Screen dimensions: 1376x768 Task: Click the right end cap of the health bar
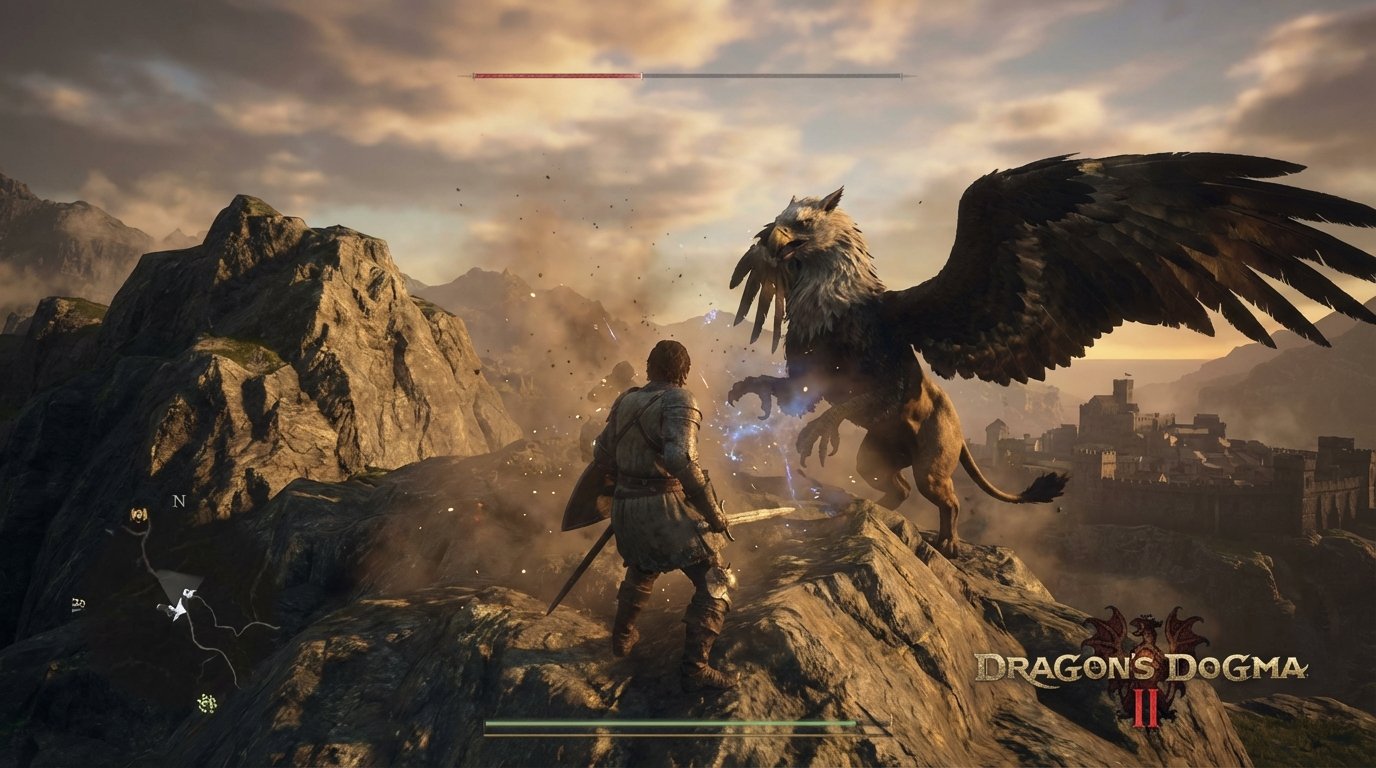(x=903, y=74)
